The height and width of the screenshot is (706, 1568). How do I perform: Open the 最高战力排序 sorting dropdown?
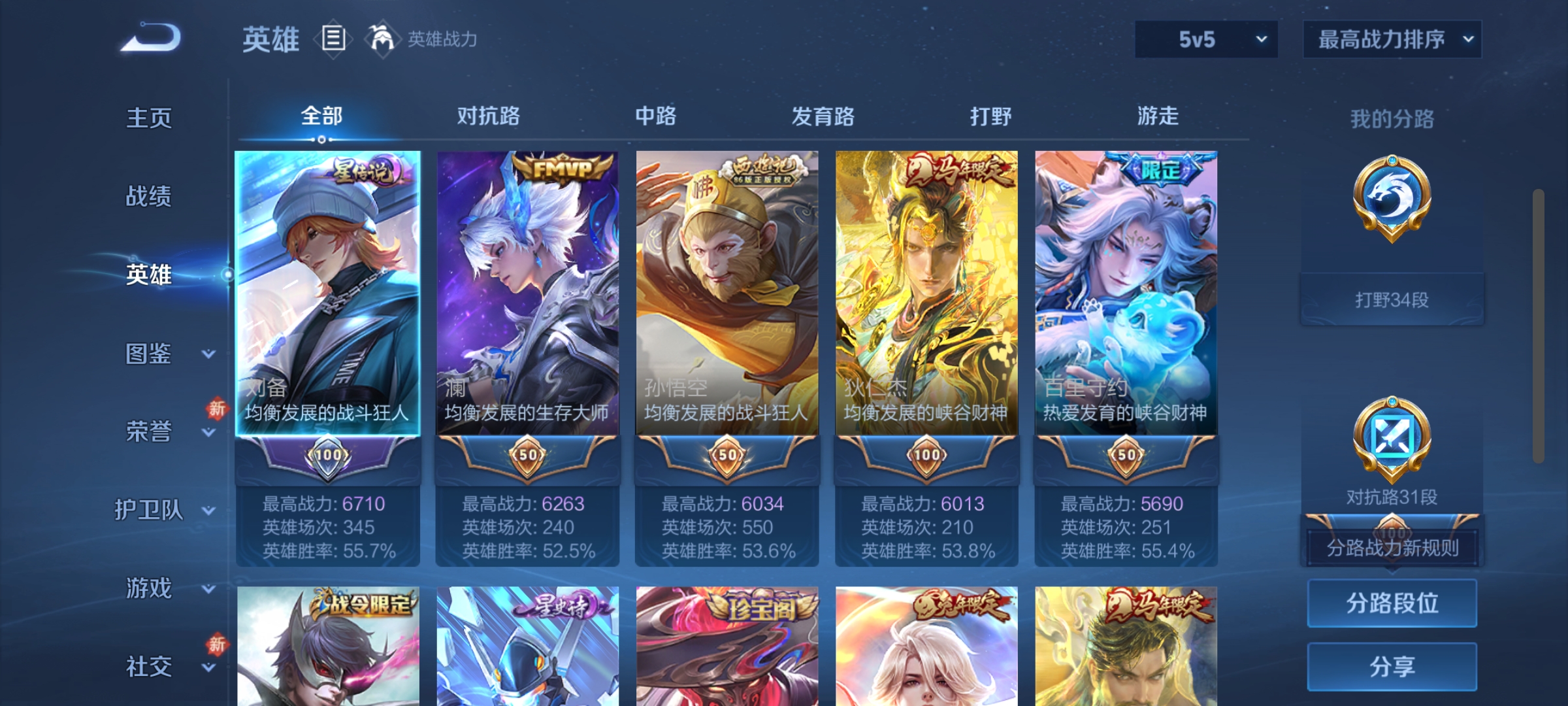[1392, 39]
